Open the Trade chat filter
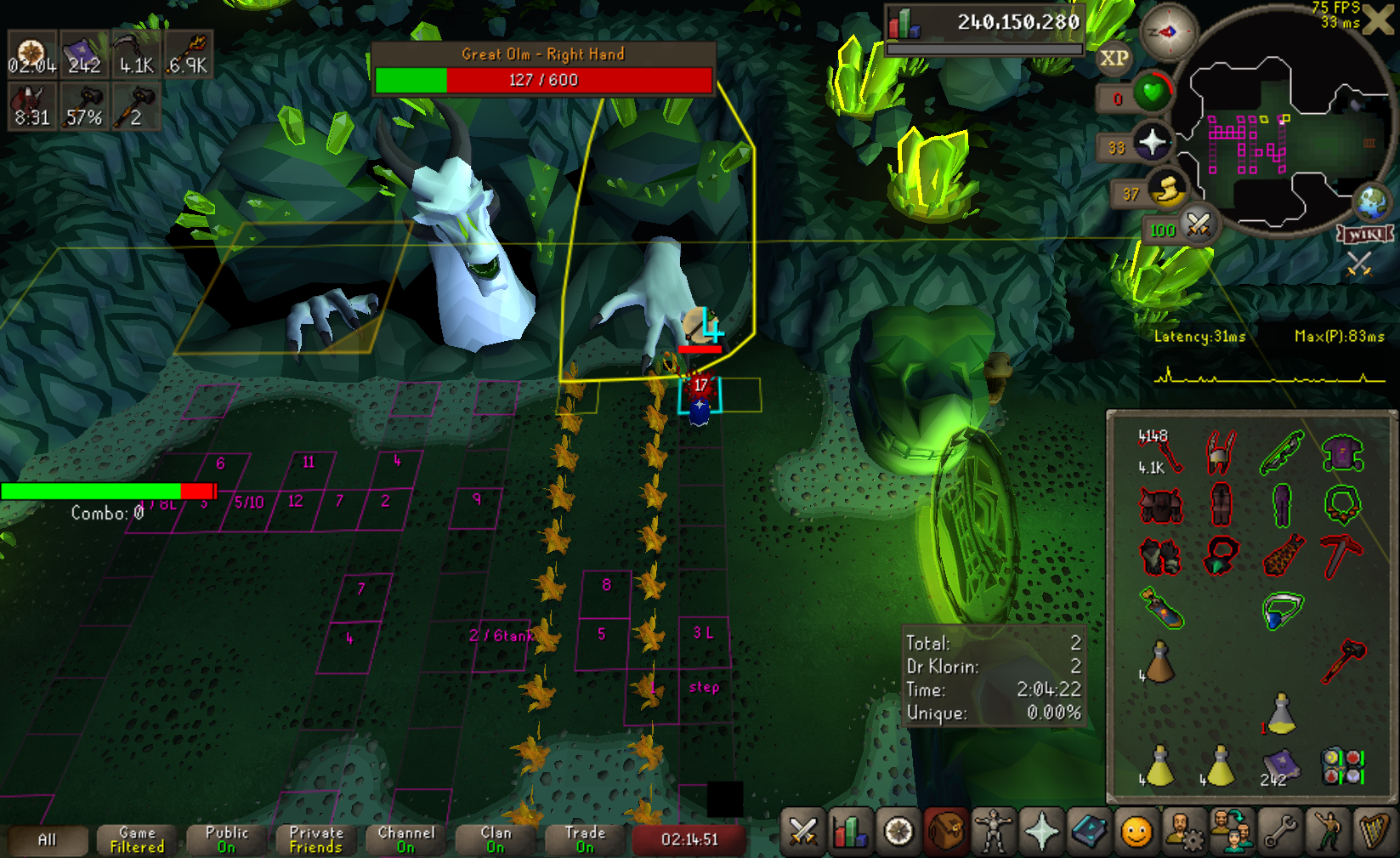Image resolution: width=1400 pixels, height=858 pixels. click(585, 839)
